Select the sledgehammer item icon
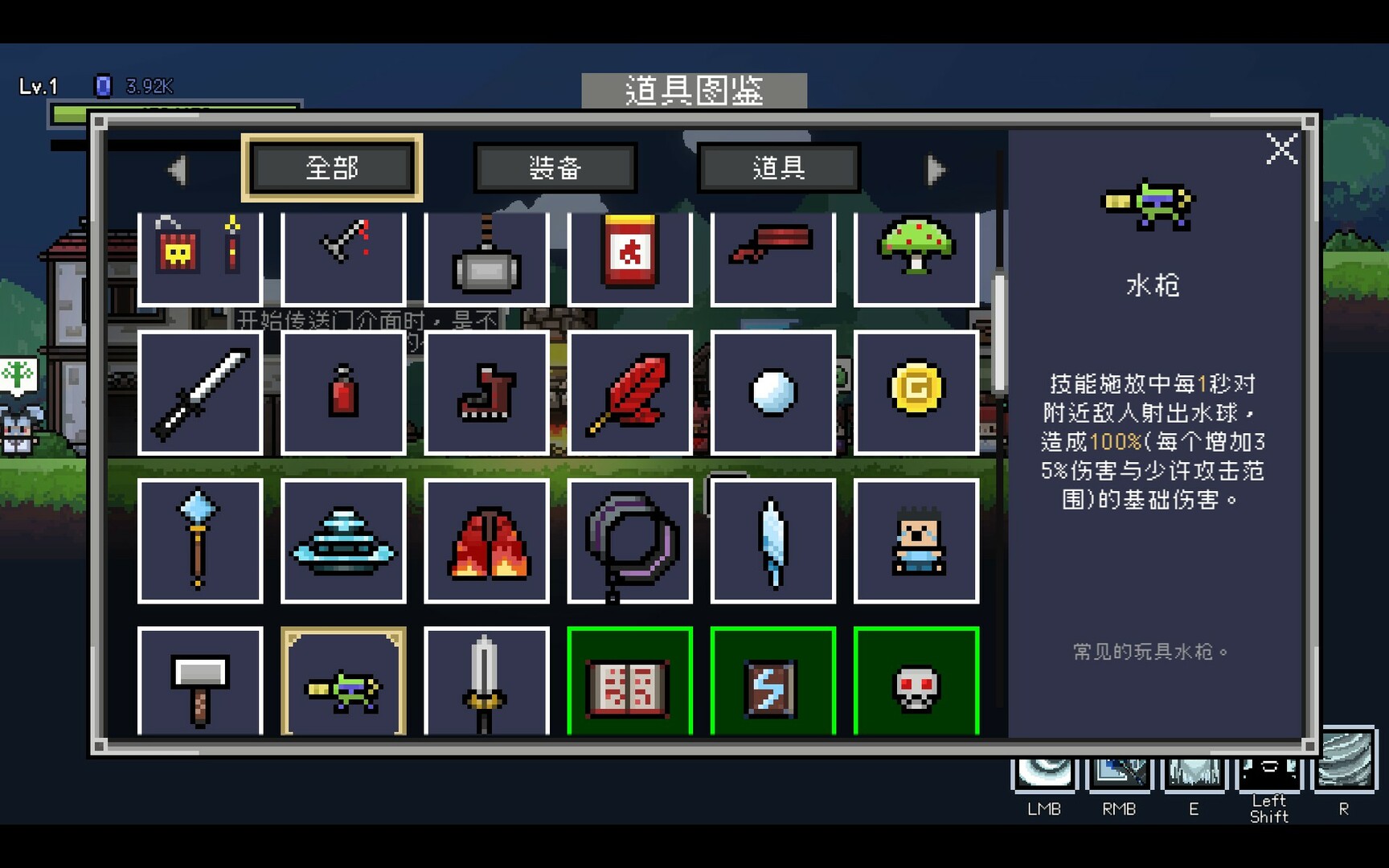 pyautogui.click(x=487, y=254)
